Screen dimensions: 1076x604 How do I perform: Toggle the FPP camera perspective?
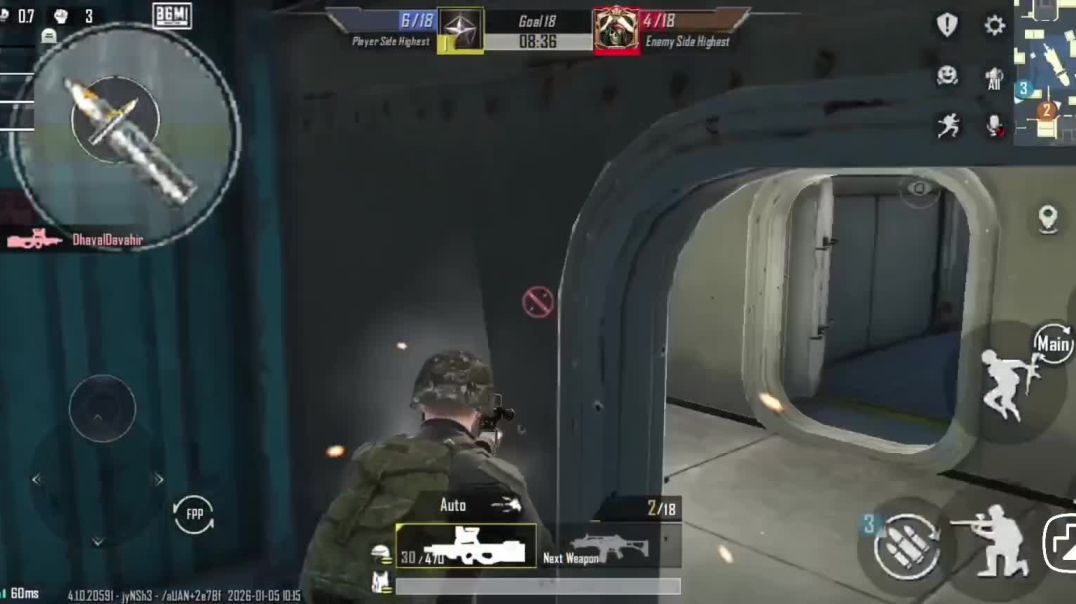coord(192,514)
